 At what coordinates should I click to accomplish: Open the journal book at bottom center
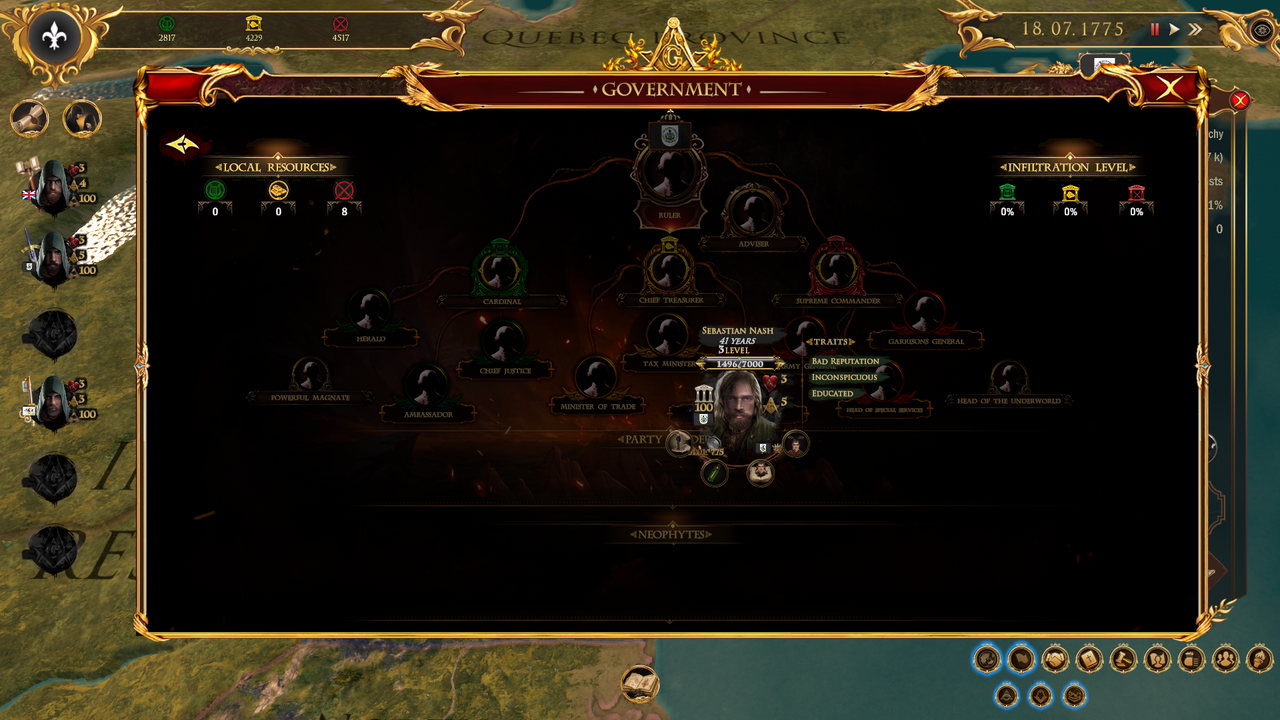click(640, 686)
